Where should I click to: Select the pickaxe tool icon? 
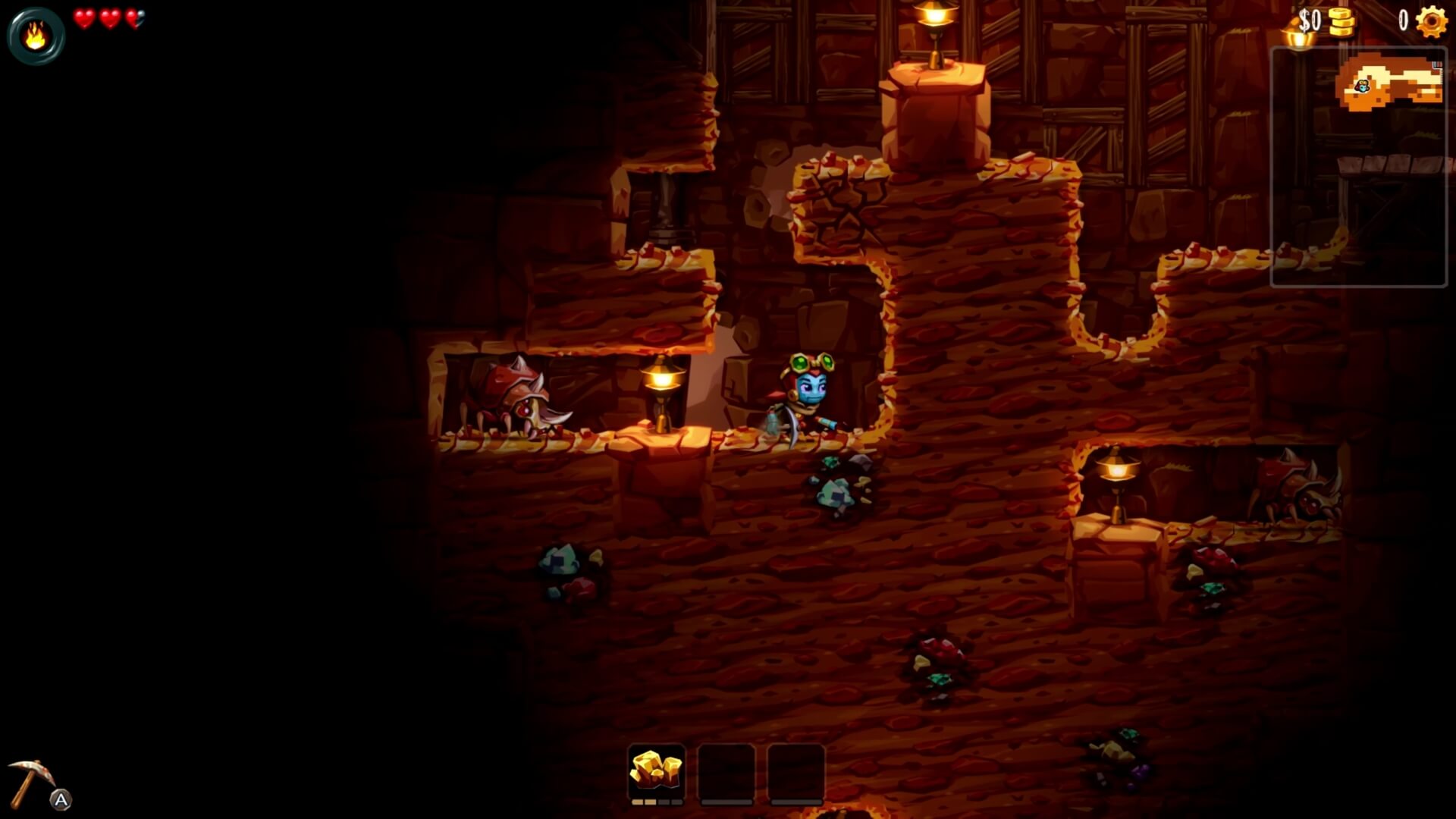(30, 783)
